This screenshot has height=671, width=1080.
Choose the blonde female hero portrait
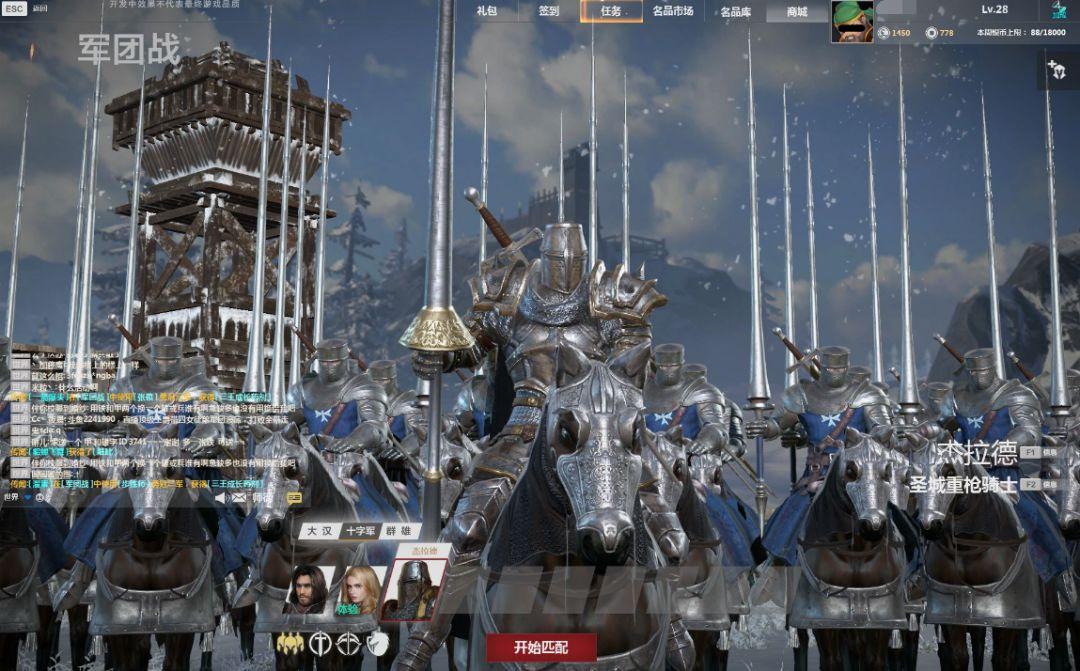(x=361, y=590)
